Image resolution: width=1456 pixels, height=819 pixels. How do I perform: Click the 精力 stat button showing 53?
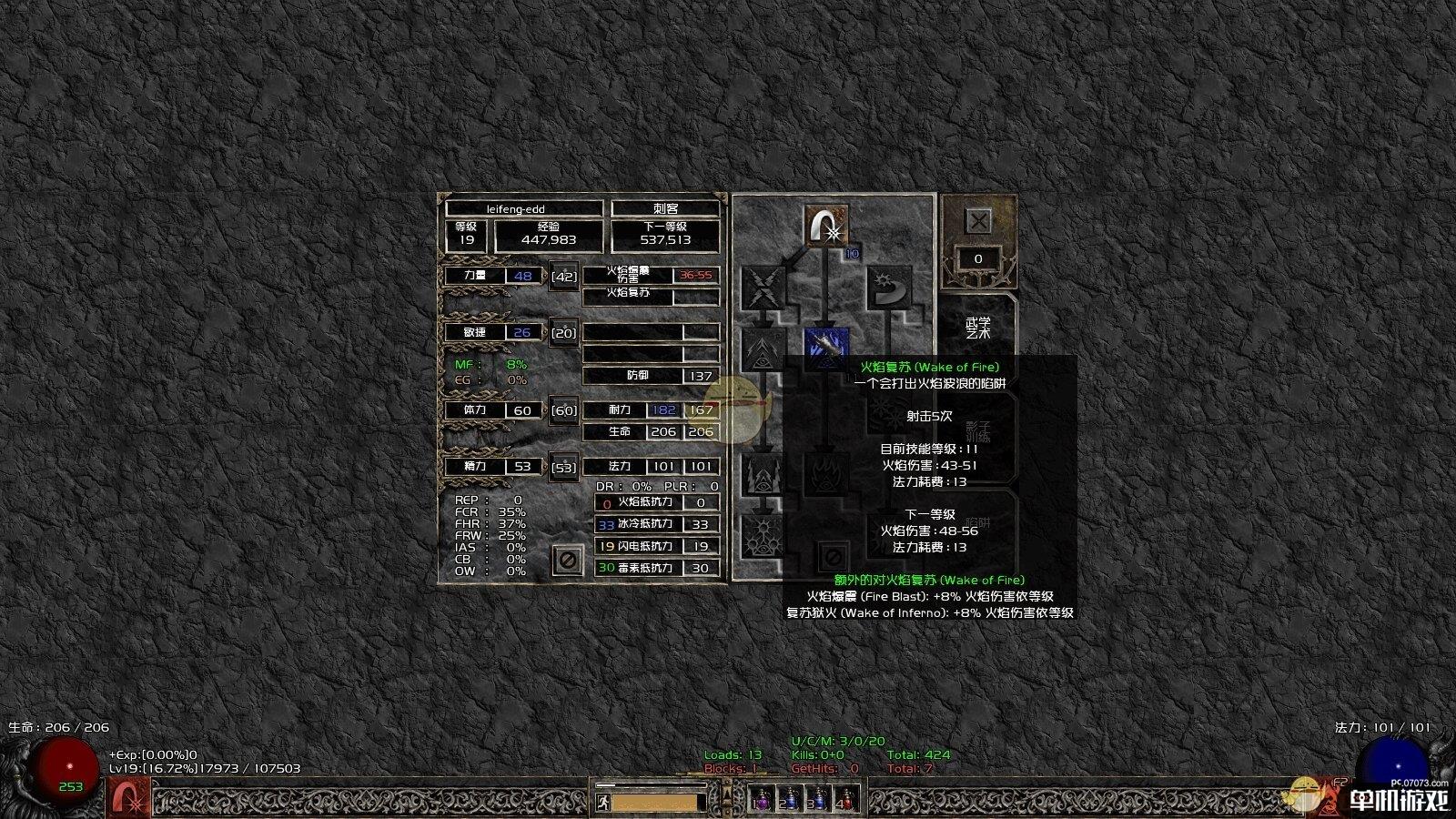(x=564, y=468)
